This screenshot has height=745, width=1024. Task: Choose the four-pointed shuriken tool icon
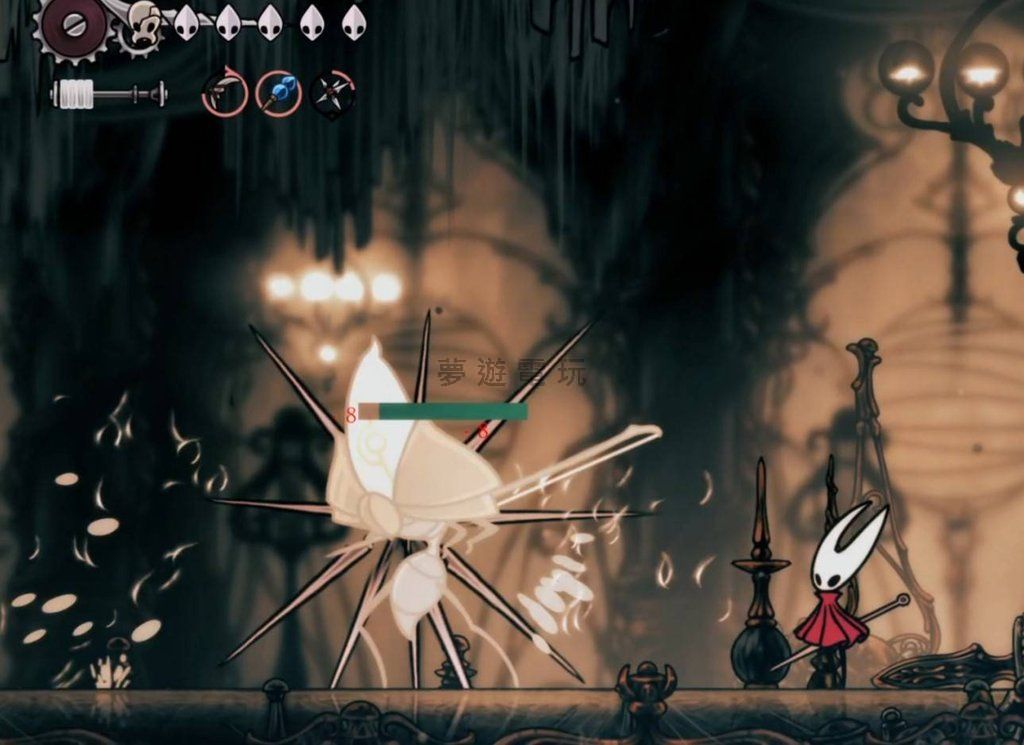pos(332,94)
